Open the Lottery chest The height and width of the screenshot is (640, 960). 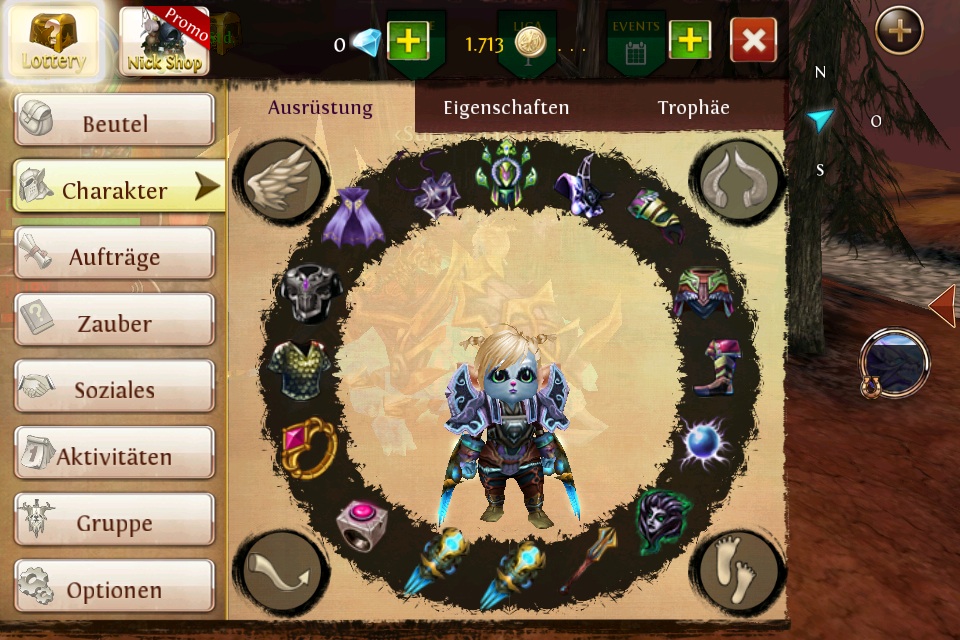pos(55,42)
